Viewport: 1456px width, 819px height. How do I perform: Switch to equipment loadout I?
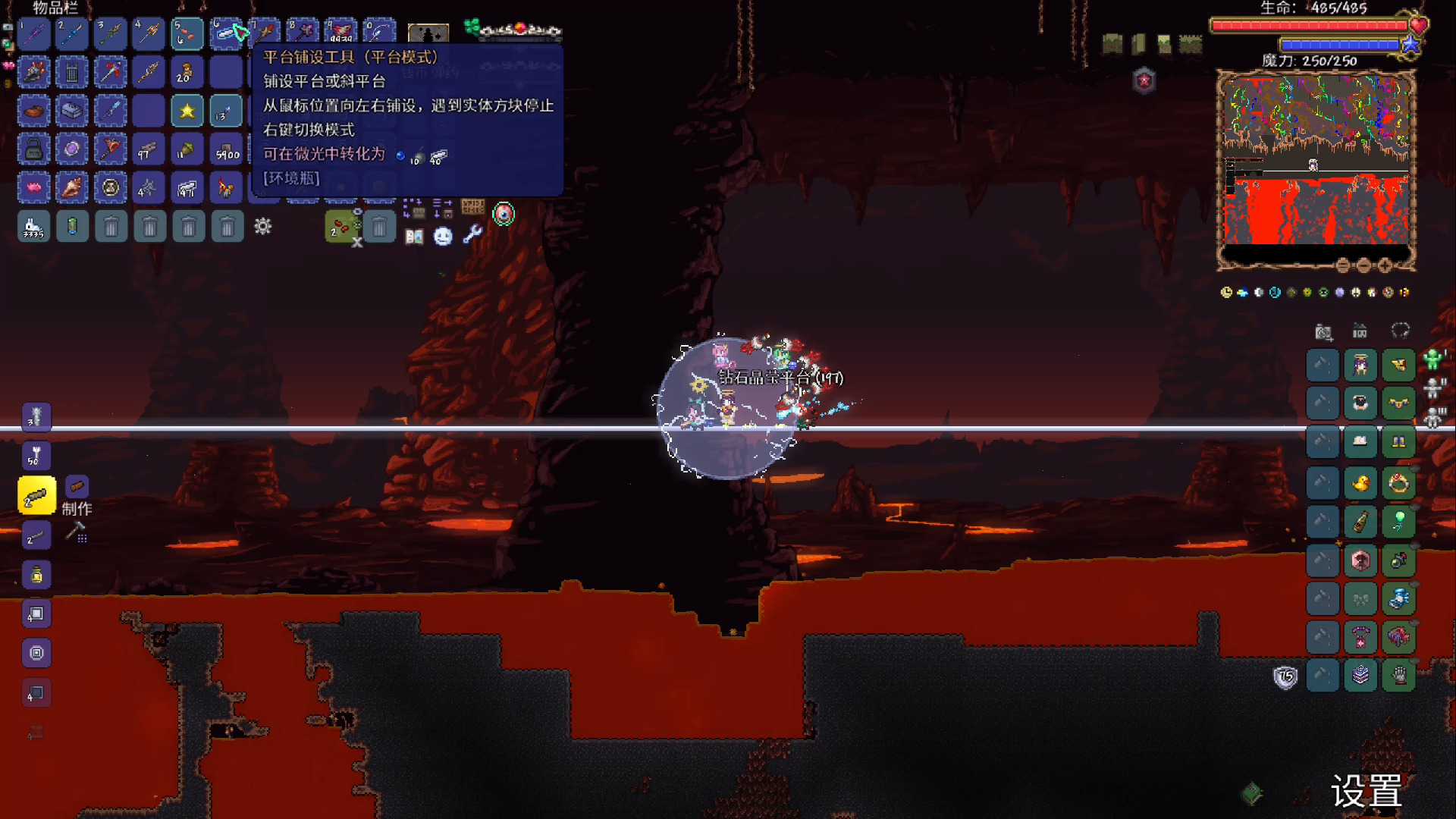tap(1432, 359)
